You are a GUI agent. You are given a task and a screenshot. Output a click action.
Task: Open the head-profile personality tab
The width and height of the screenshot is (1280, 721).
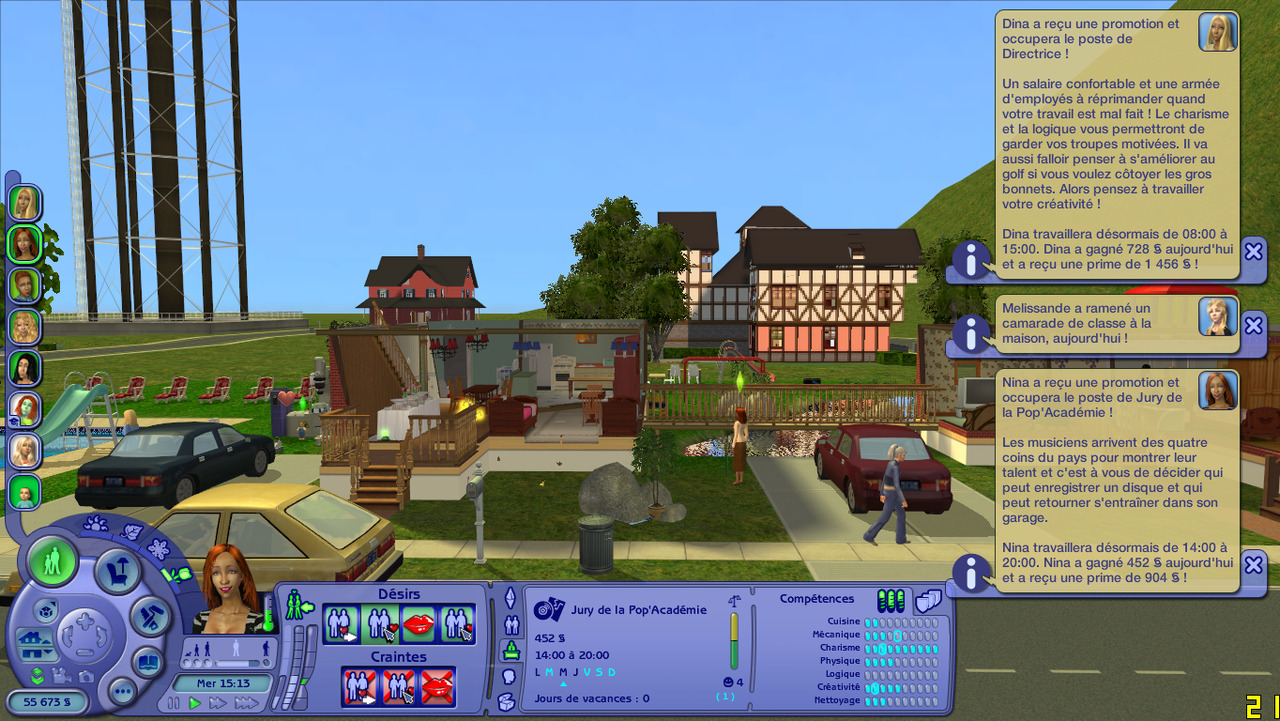click(508, 676)
